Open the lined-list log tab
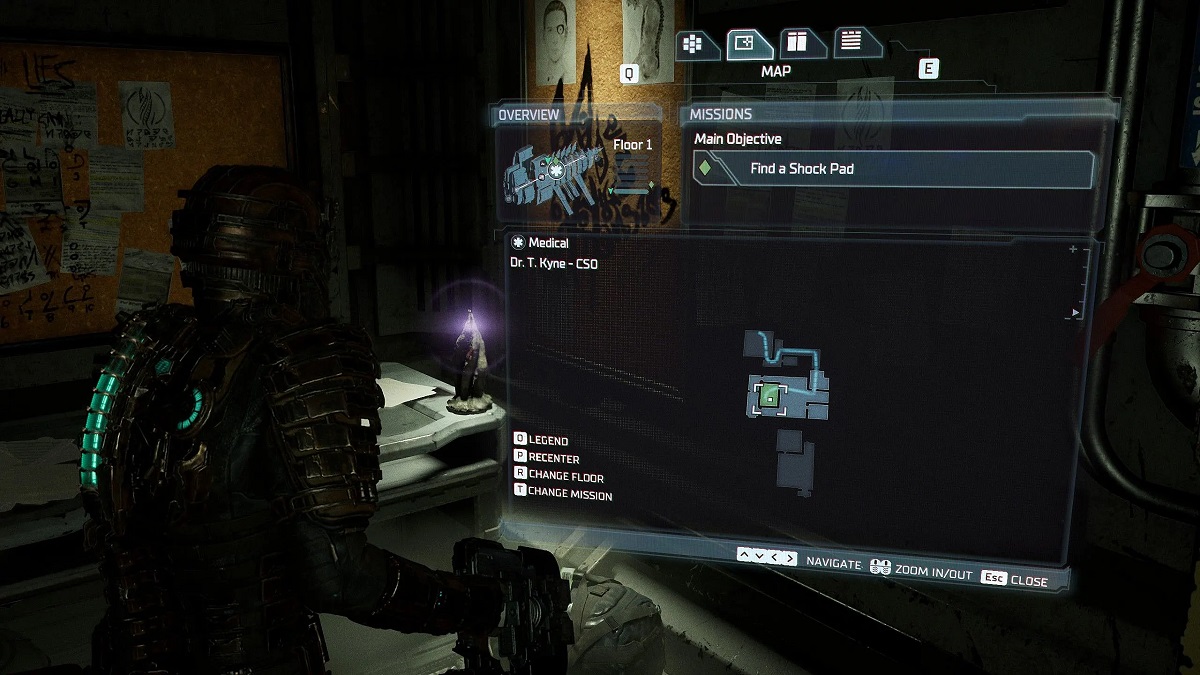1200x675 pixels. (853, 41)
